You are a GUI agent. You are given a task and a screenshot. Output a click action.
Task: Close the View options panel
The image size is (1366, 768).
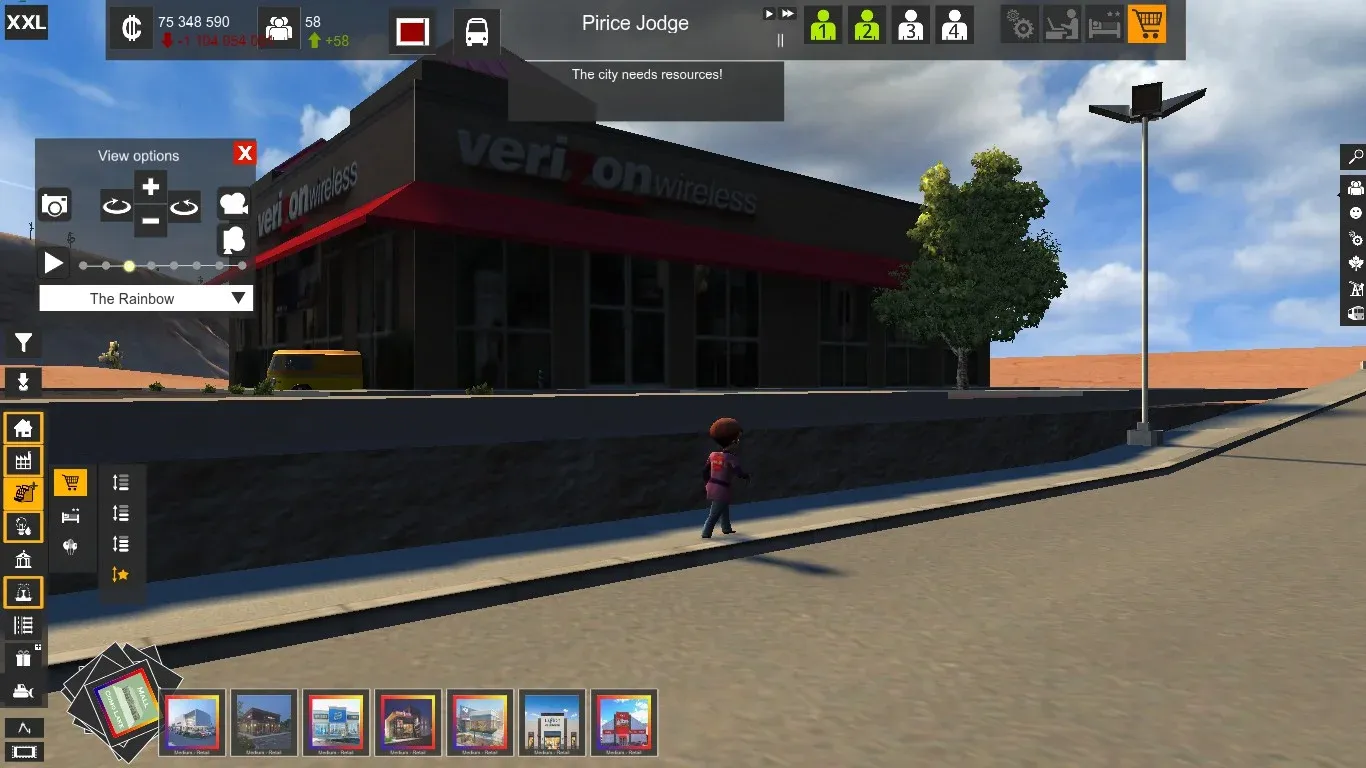(x=244, y=153)
